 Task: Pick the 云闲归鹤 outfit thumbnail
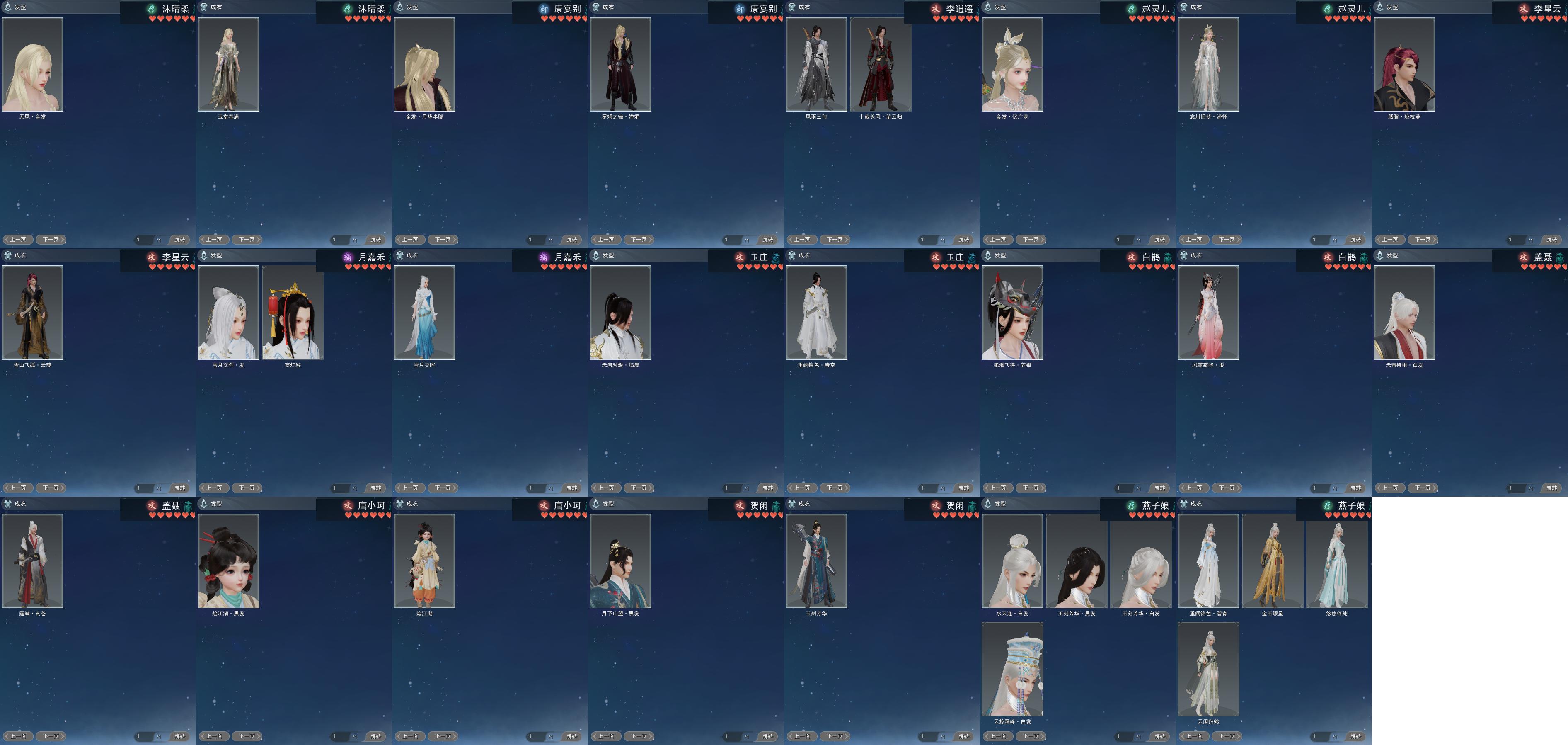1208,670
